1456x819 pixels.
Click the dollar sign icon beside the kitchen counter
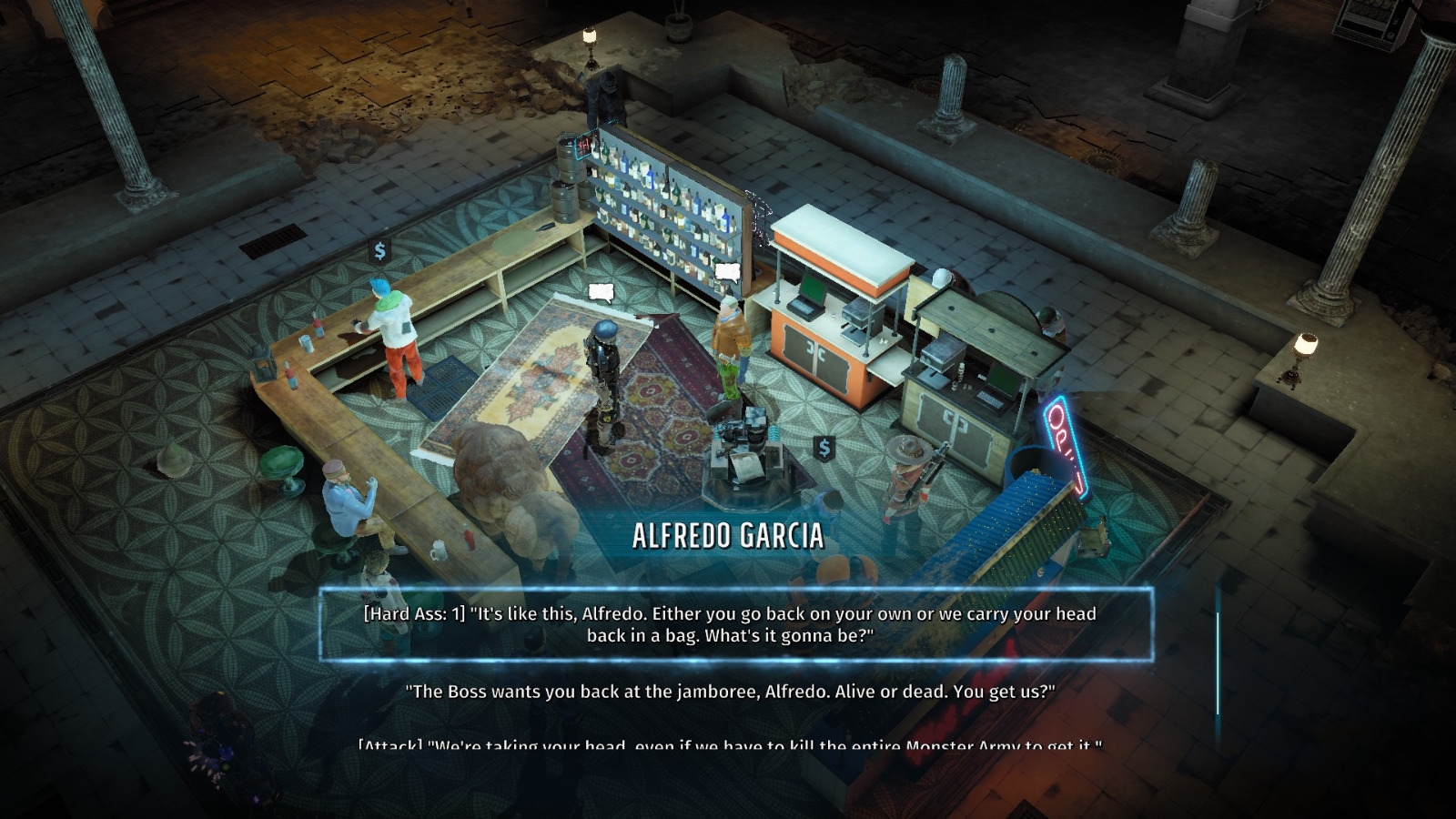[824, 448]
